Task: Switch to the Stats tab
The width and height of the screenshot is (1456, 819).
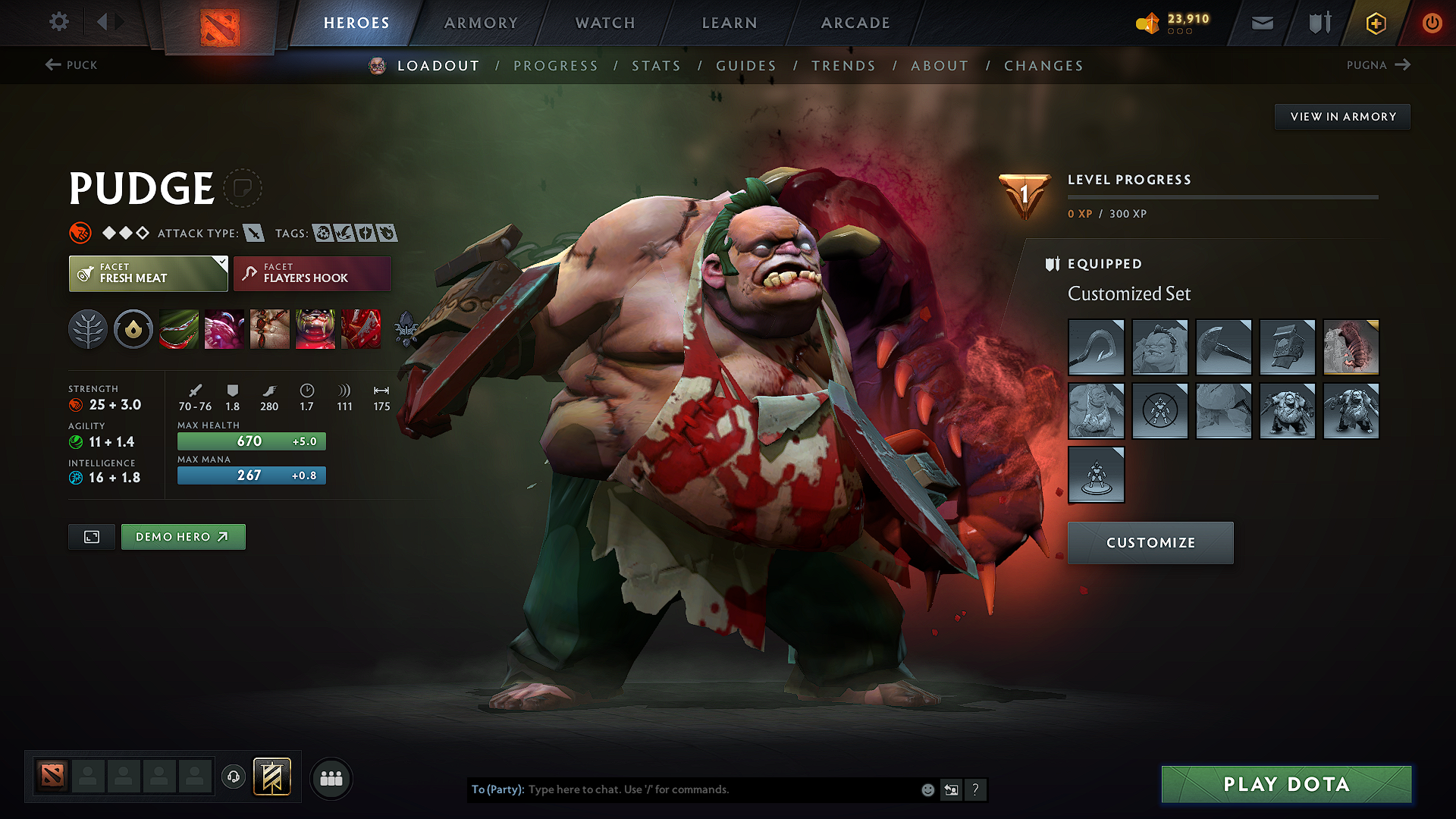Action: [657, 66]
